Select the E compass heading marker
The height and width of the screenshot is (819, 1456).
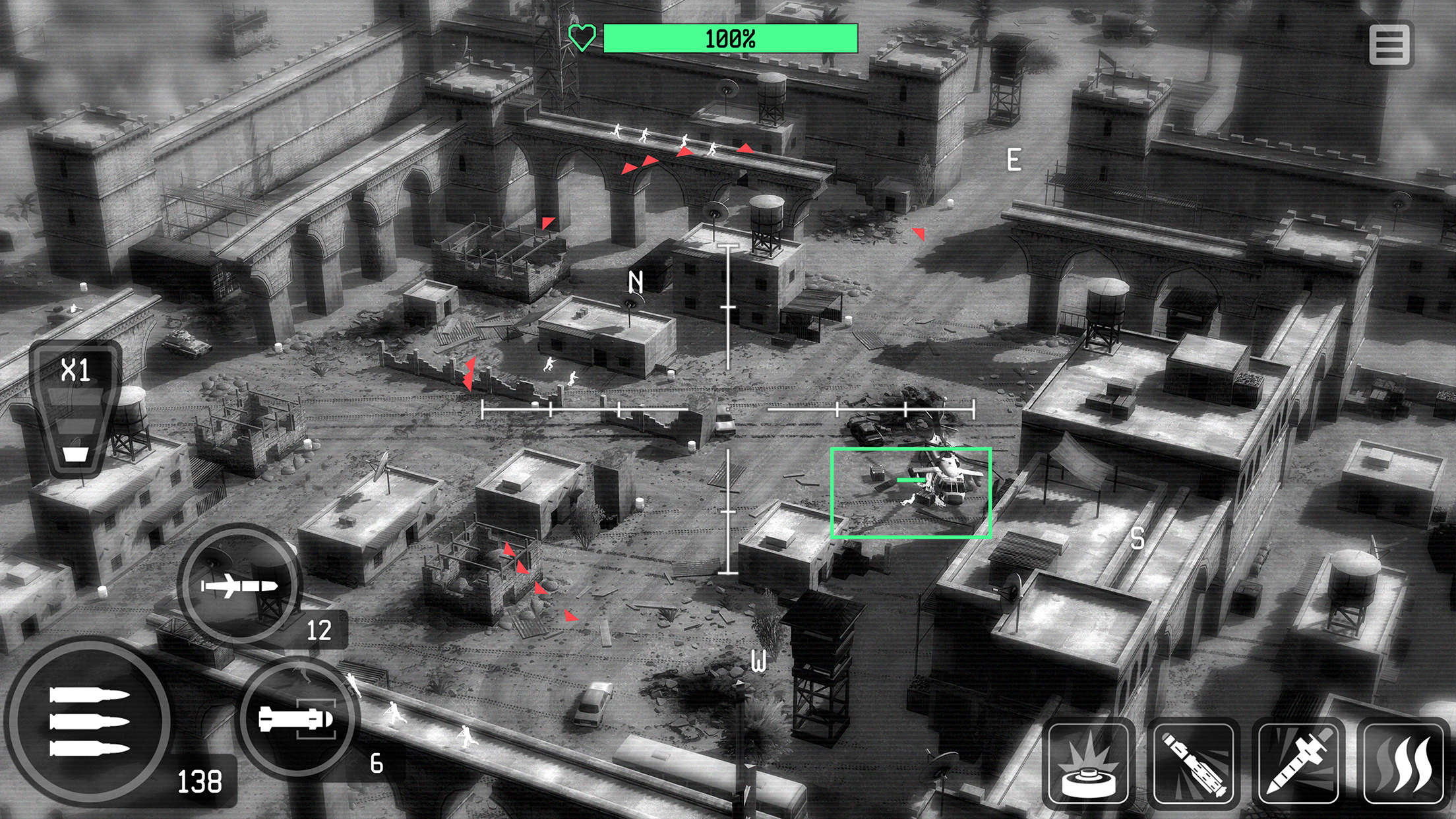1014,158
